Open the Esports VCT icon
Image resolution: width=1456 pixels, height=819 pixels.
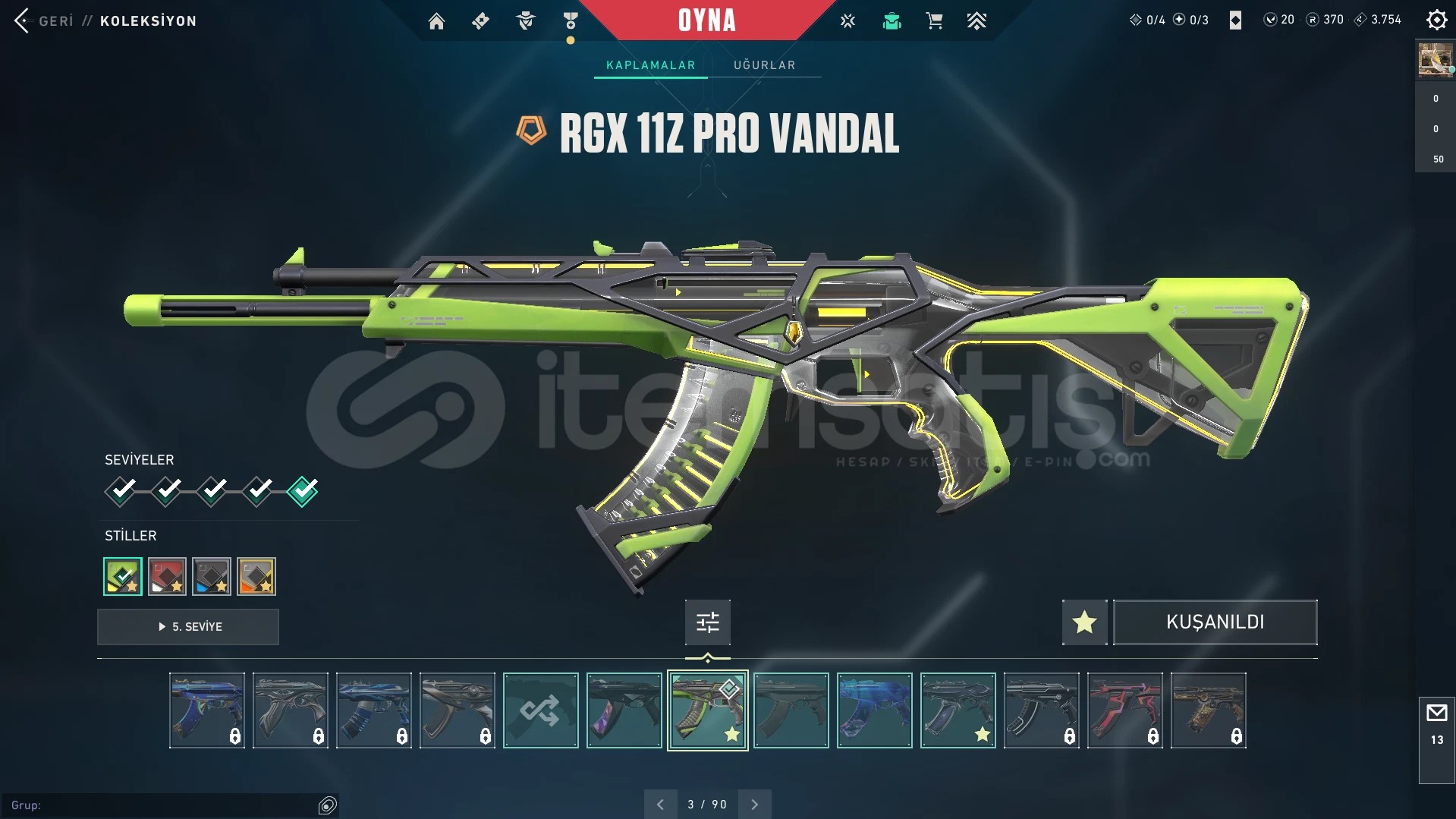click(x=847, y=20)
